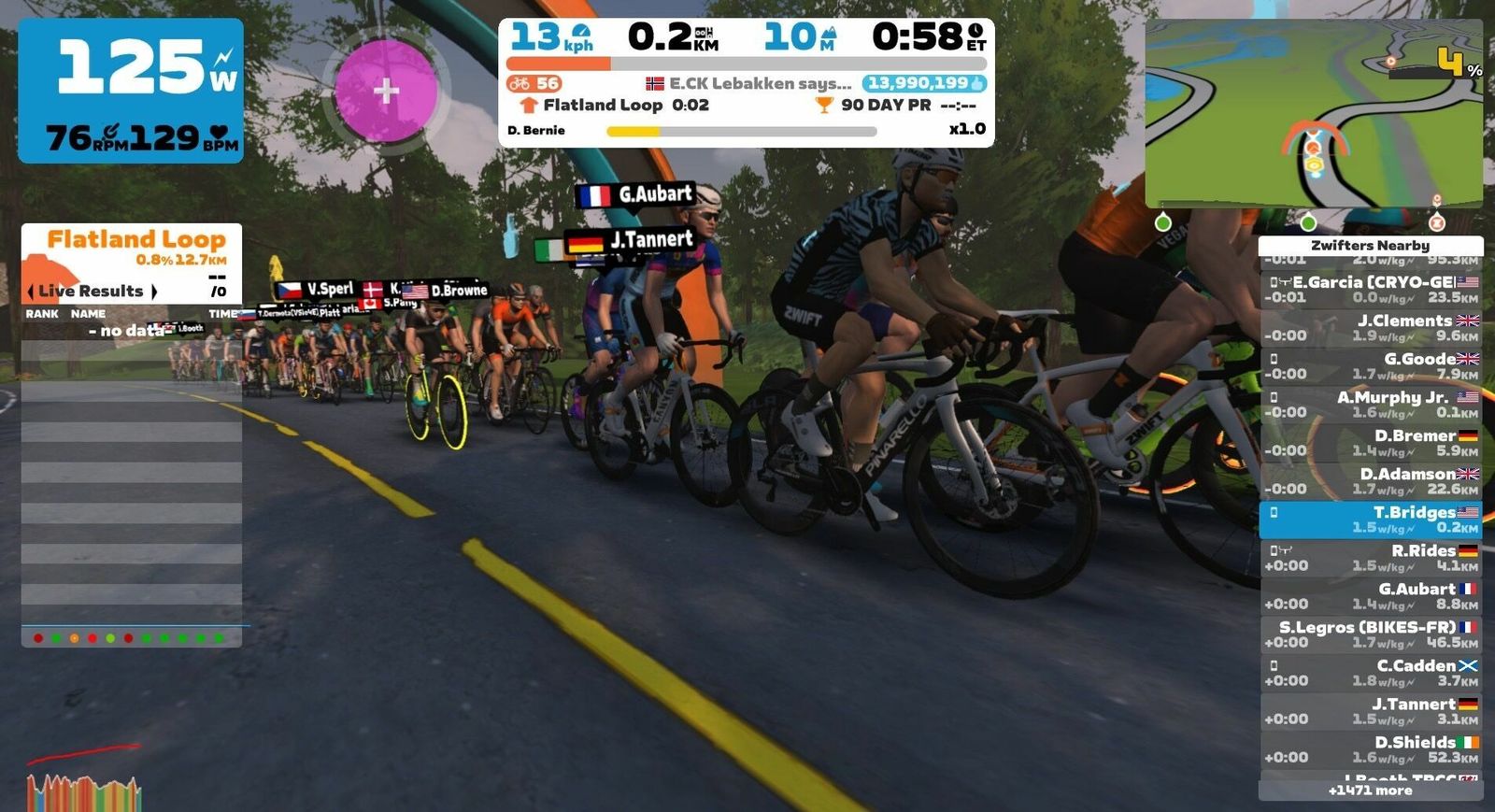Choose D.Shields rider row
Screen dimensions: 1495x812
point(1370,749)
